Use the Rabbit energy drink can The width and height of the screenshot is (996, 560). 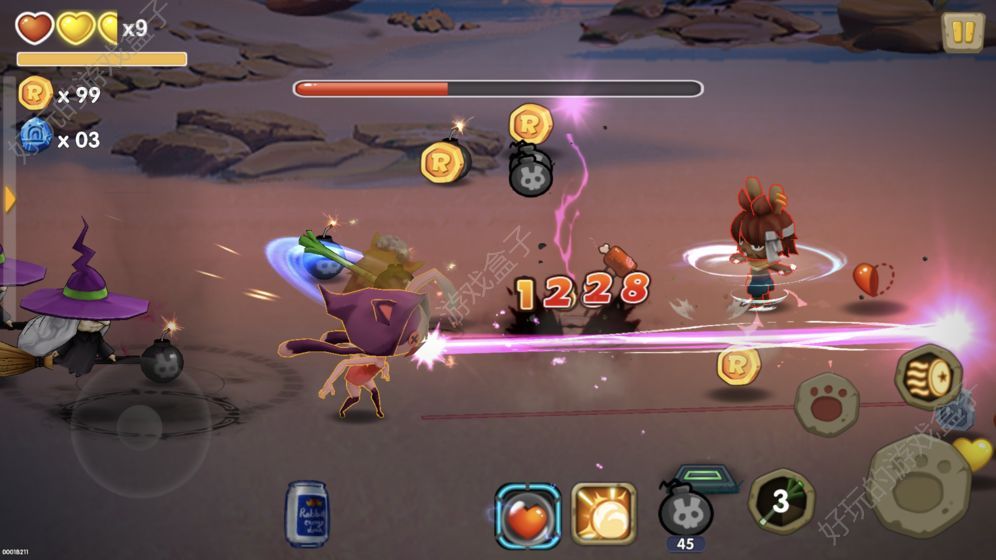pyautogui.click(x=305, y=514)
